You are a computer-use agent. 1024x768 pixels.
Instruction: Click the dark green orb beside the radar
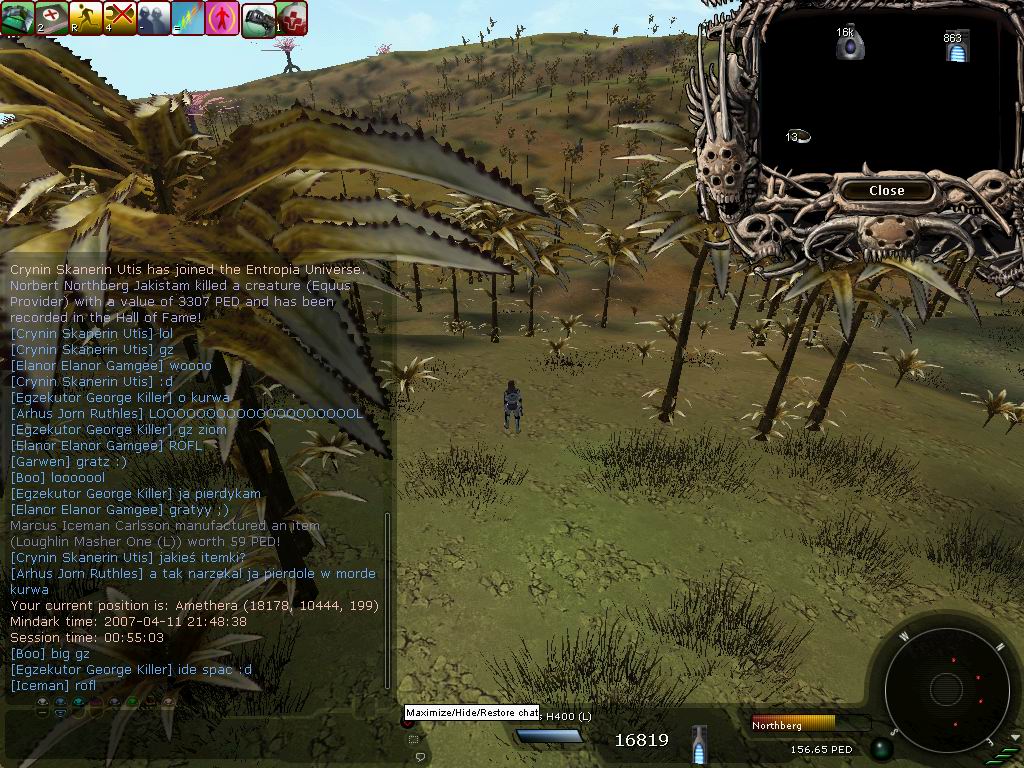pos(881,748)
